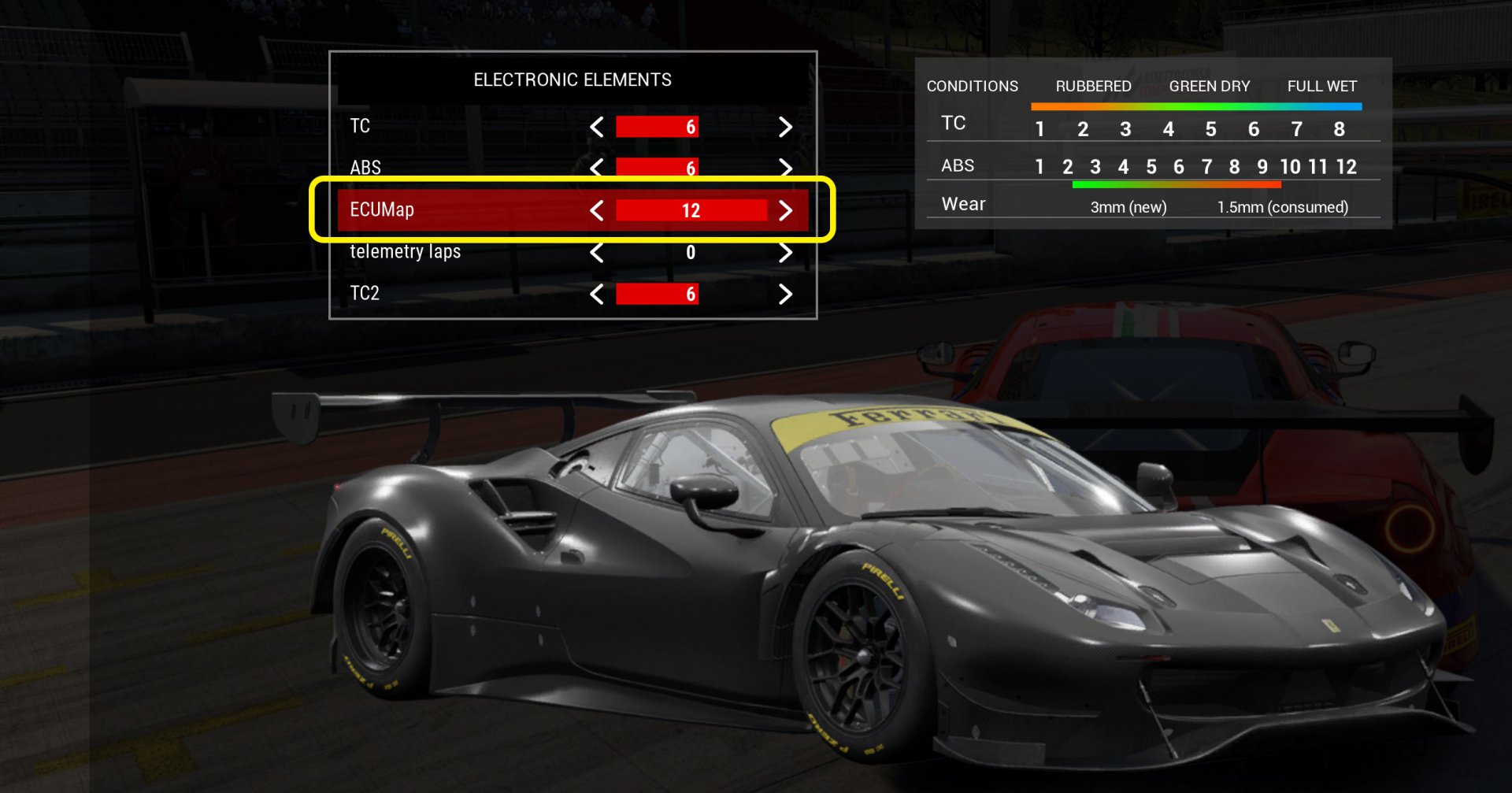Raise the ABS setting with right arrow
The image size is (1512, 793).
[785, 168]
